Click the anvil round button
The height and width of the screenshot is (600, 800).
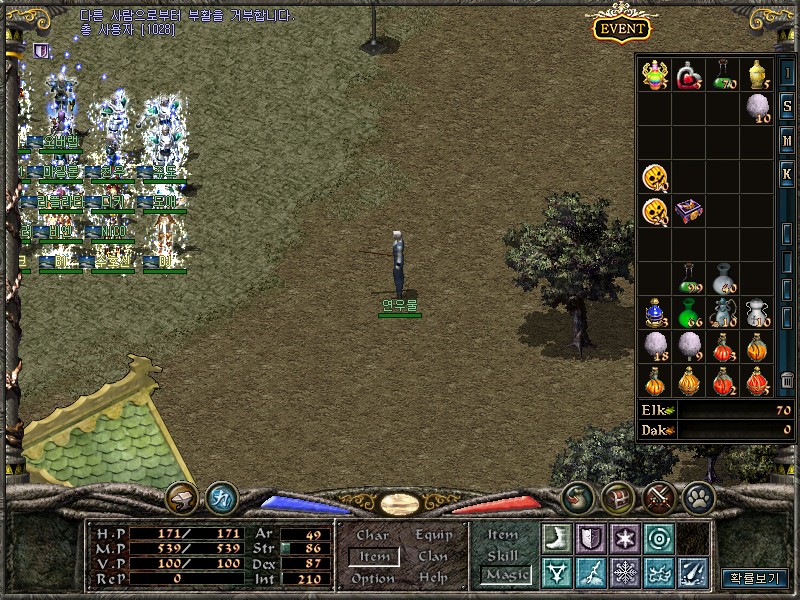[x=182, y=496]
